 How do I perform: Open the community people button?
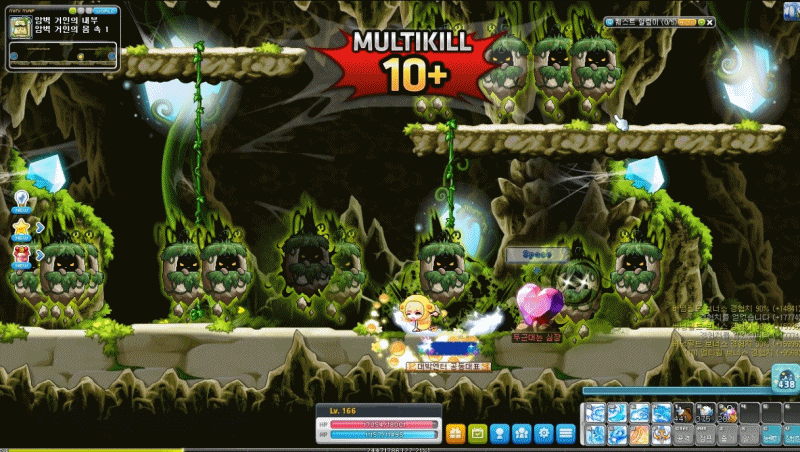tap(522, 434)
